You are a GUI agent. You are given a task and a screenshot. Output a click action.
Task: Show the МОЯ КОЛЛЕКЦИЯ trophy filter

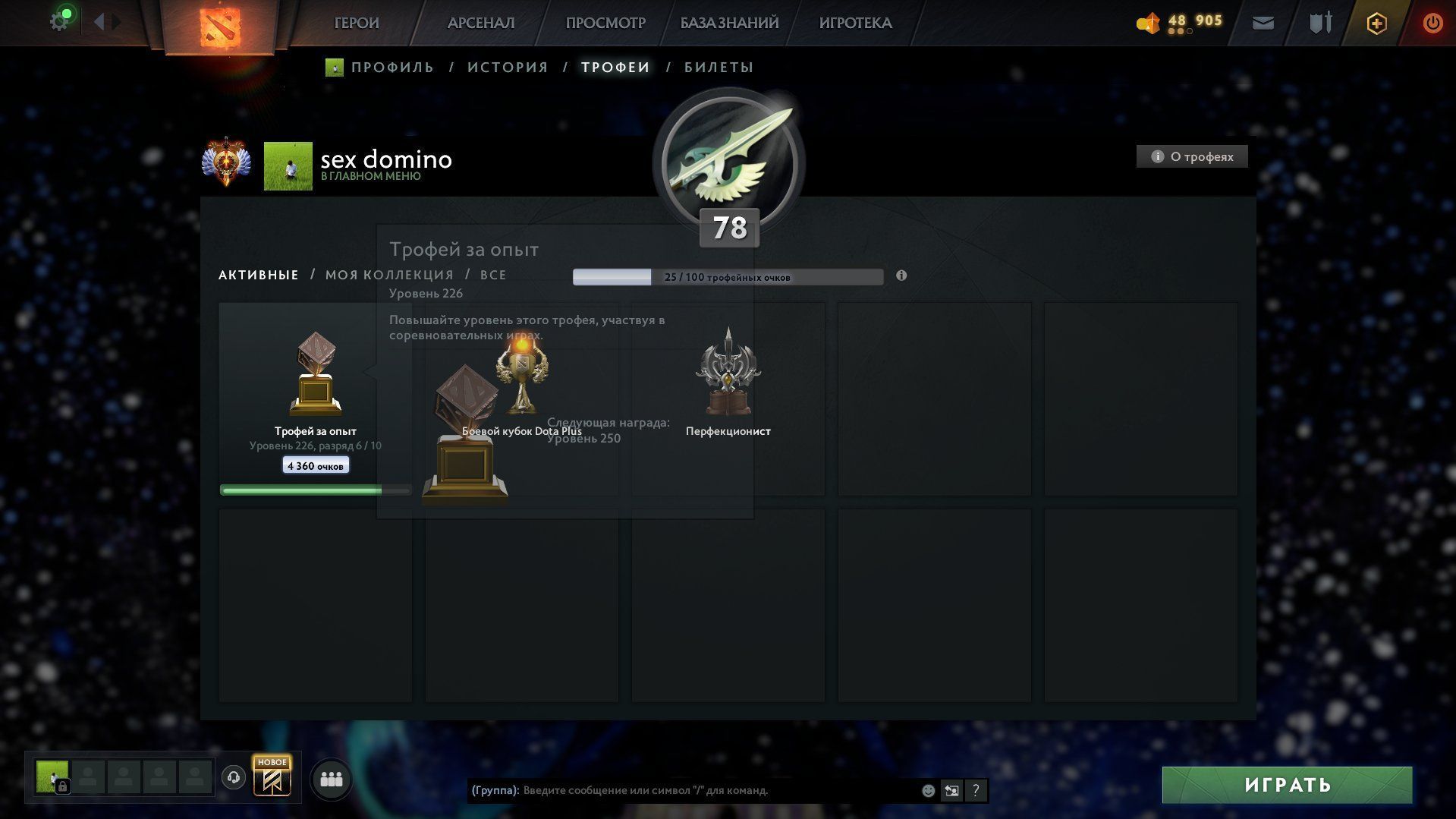(x=389, y=275)
